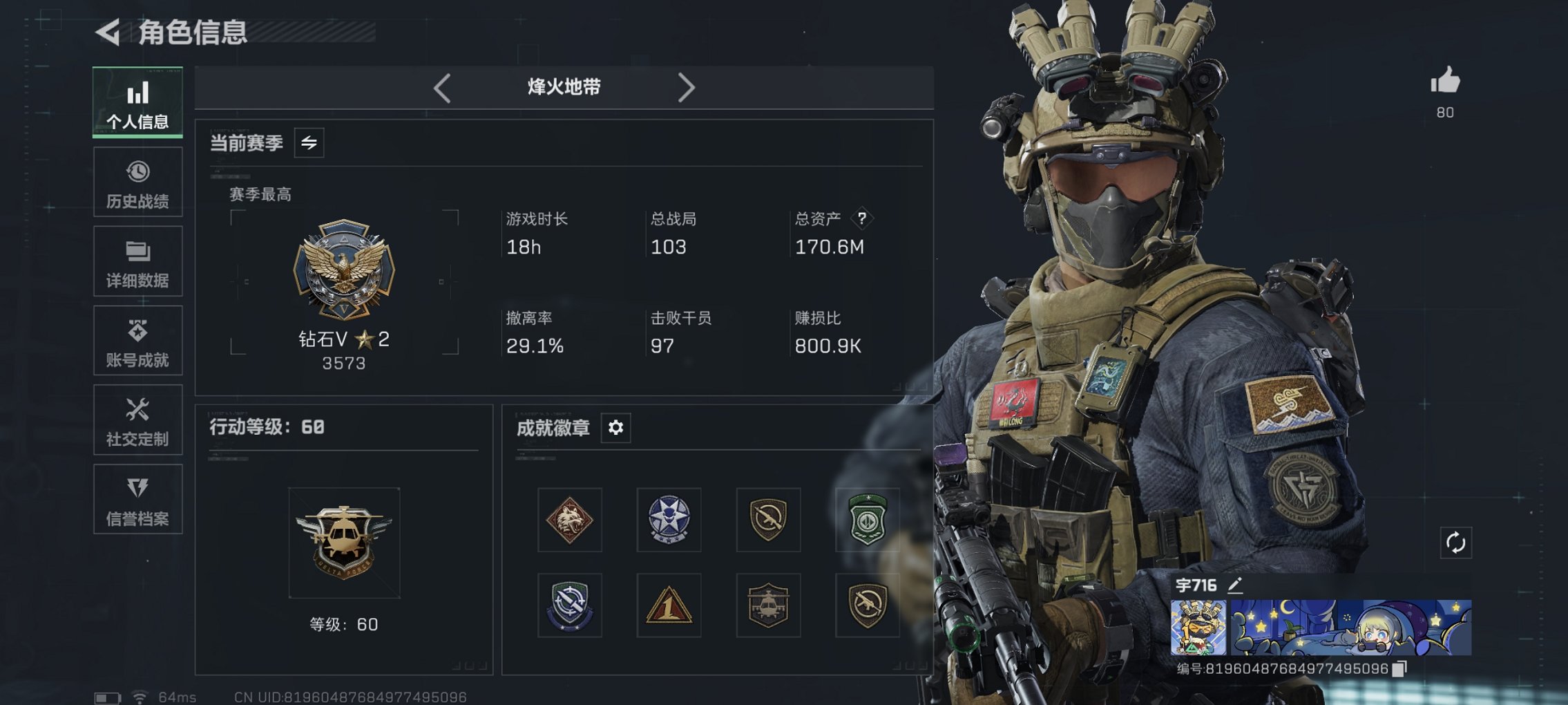Image resolution: width=1568 pixels, height=705 pixels.
Task: Open the 个人信息 panel in sidebar
Action: [137, 102]
